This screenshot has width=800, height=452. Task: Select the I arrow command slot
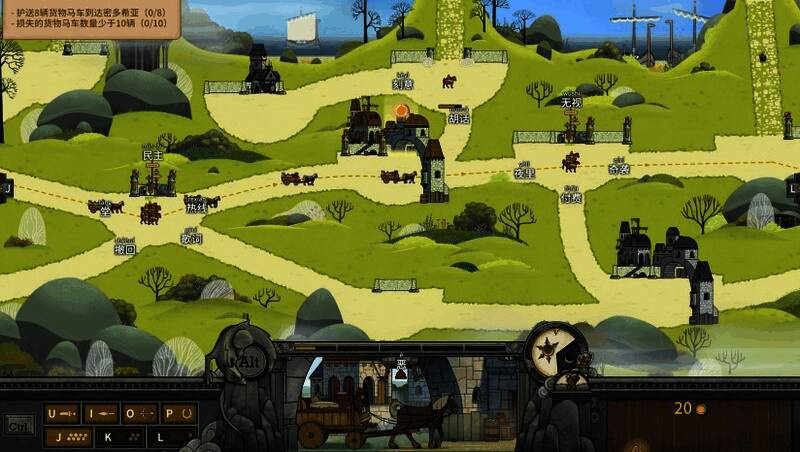[x=100, y=413]
